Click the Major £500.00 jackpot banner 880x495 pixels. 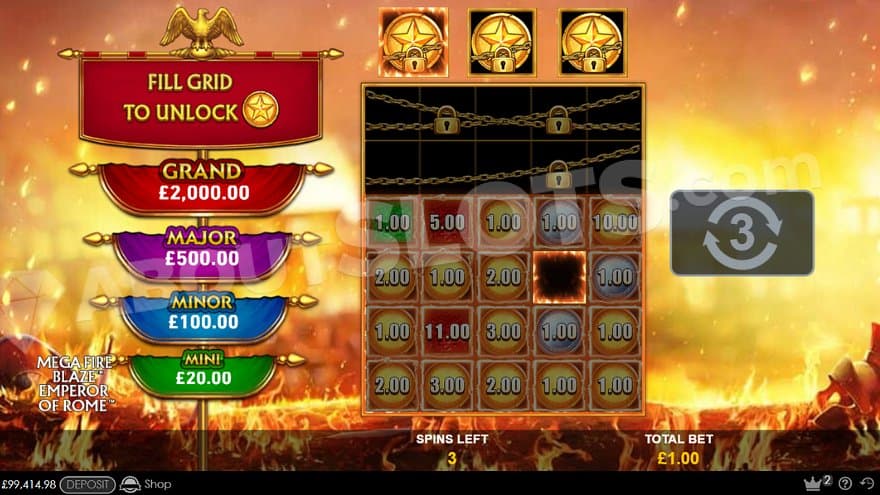pos(202,249)
